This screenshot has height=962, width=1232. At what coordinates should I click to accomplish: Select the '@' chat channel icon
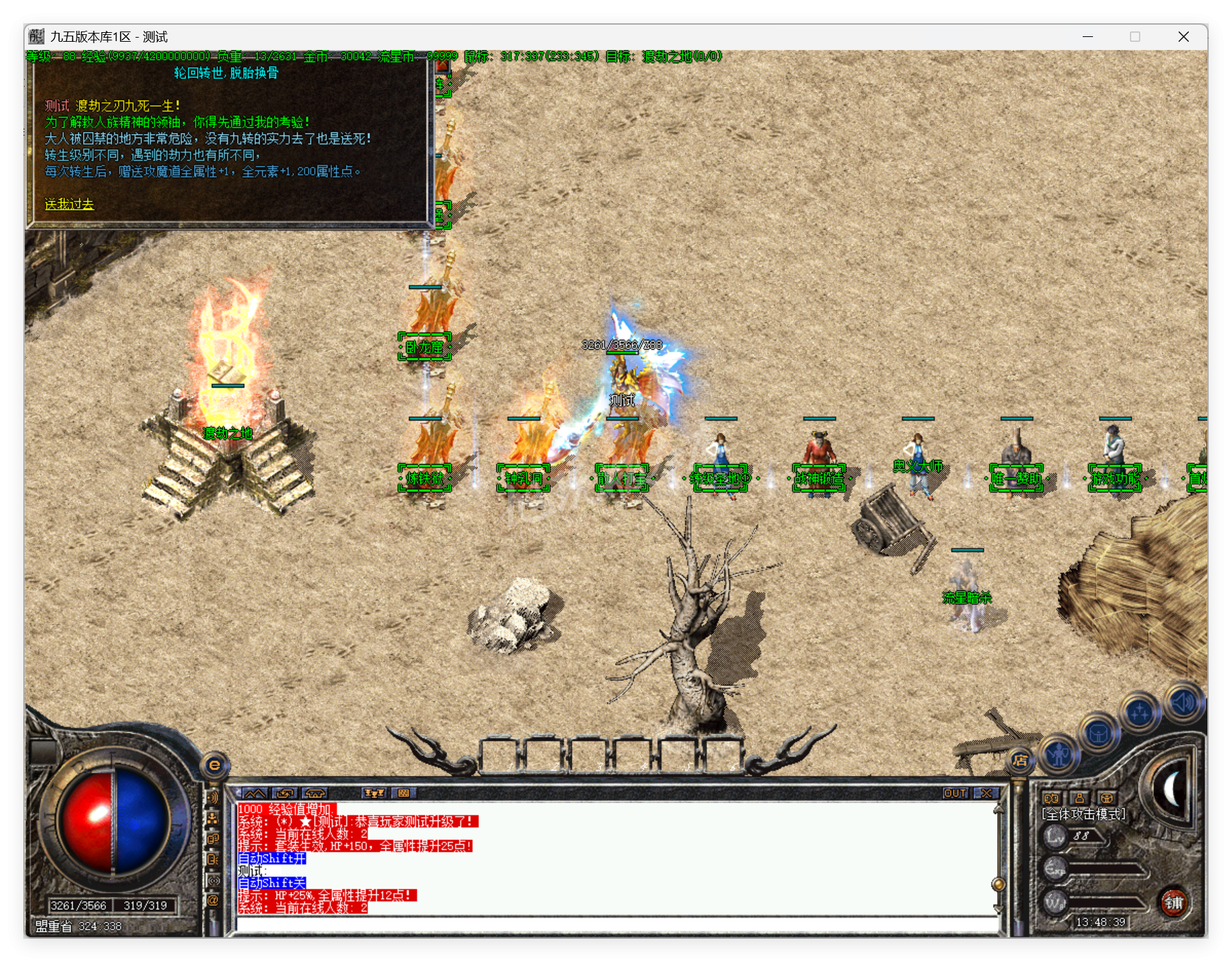point(213,900)
